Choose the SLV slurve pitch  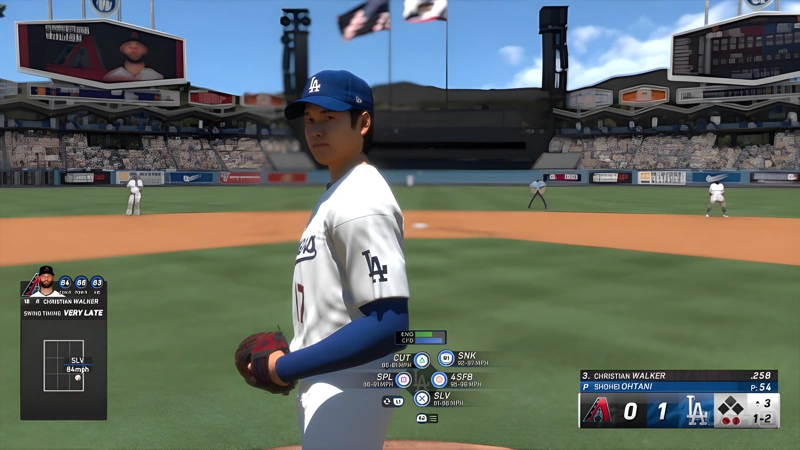422,398
